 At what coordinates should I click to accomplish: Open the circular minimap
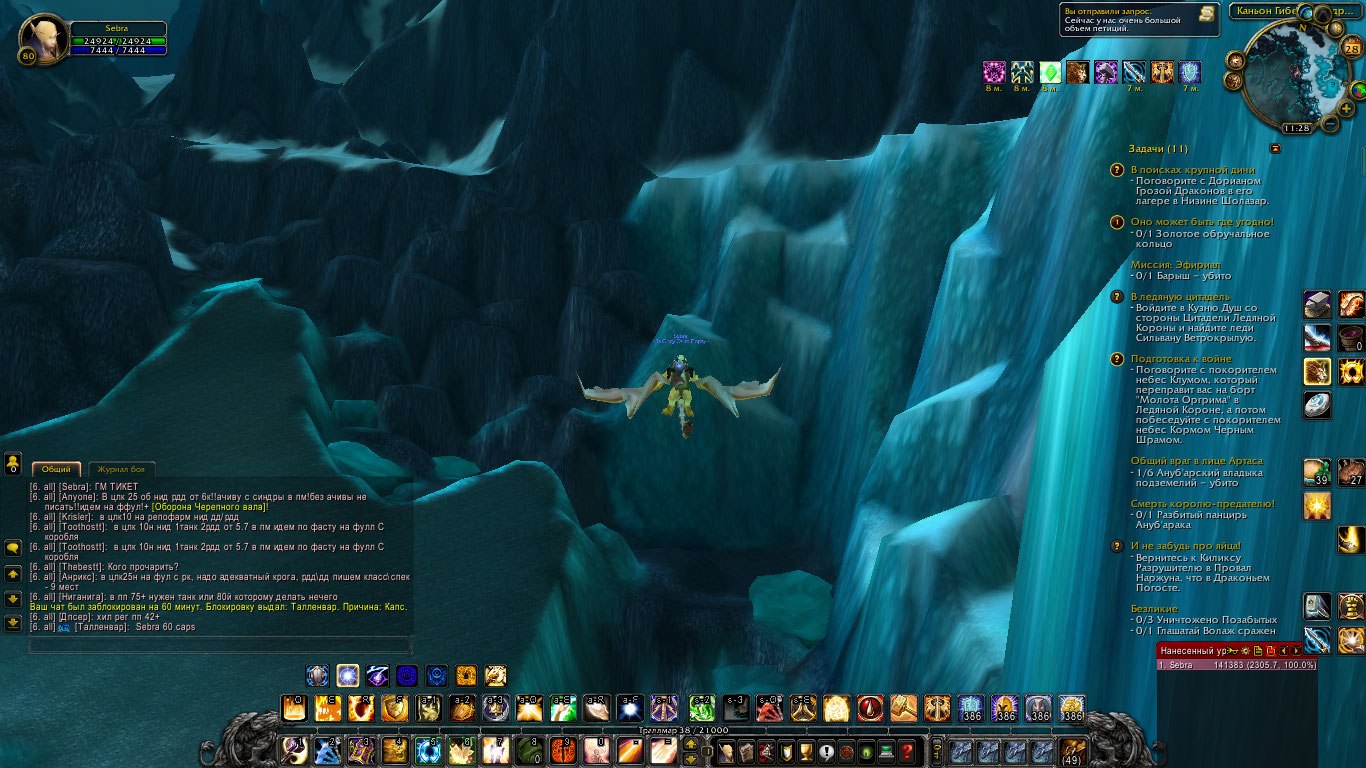[x=1296, y=74]
